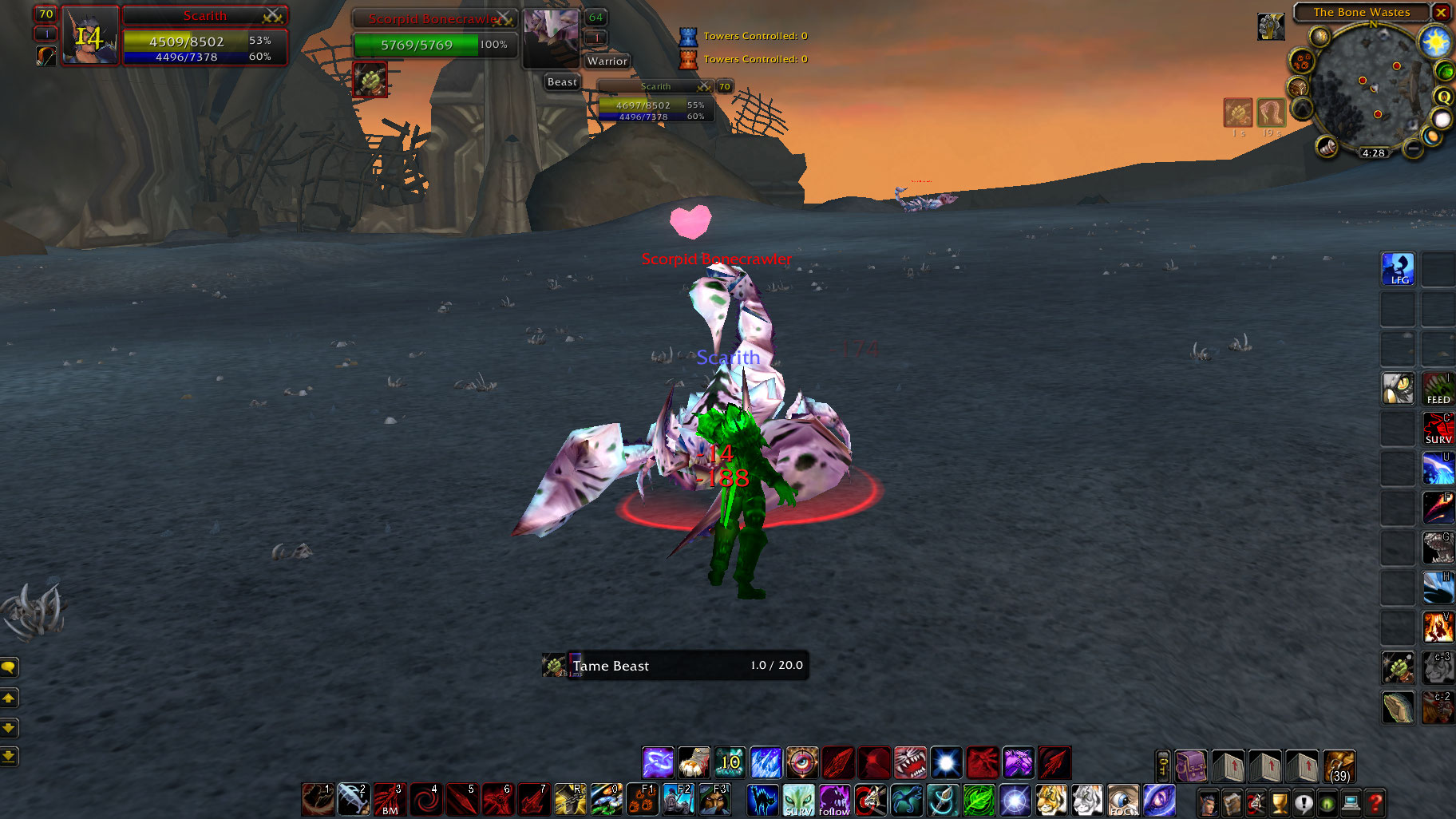Image resolution: width=1456 pixels, height=819 pixels.
Task: Open chat options via the chat bubble icon
Action: point(9,668)
